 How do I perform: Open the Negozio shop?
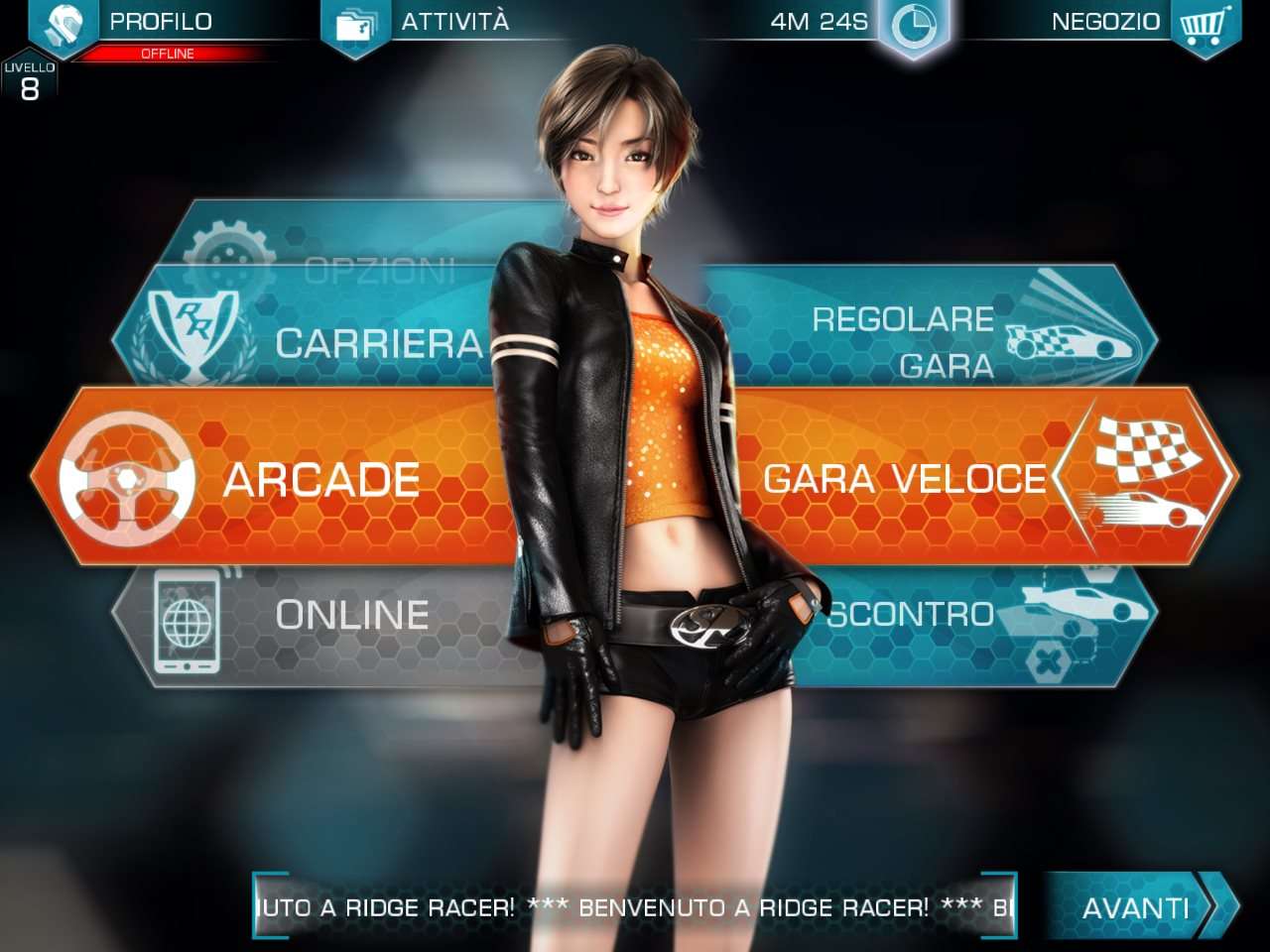point(1141,24)
